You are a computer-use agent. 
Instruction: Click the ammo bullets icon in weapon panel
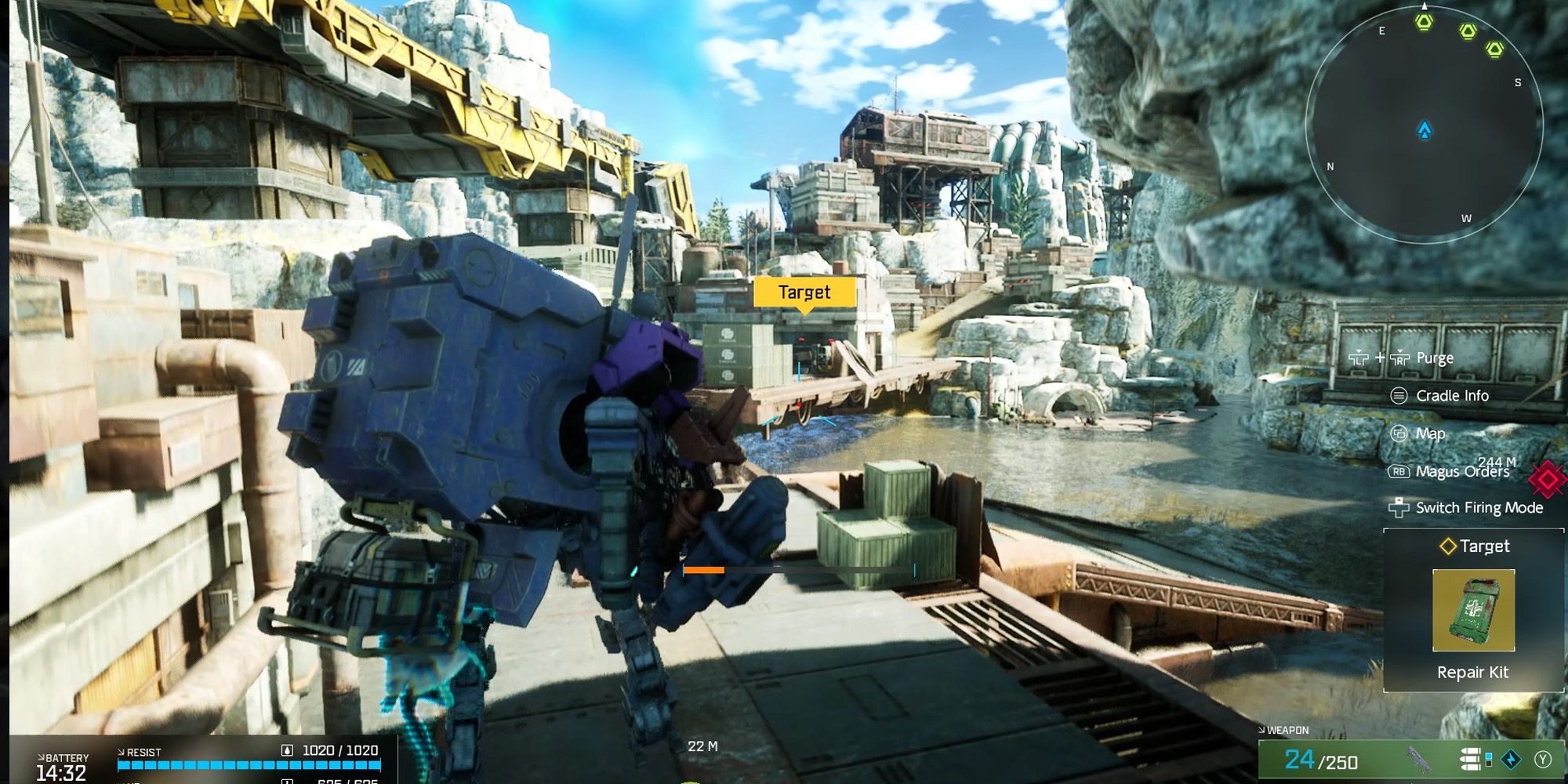coord(1470,759)
